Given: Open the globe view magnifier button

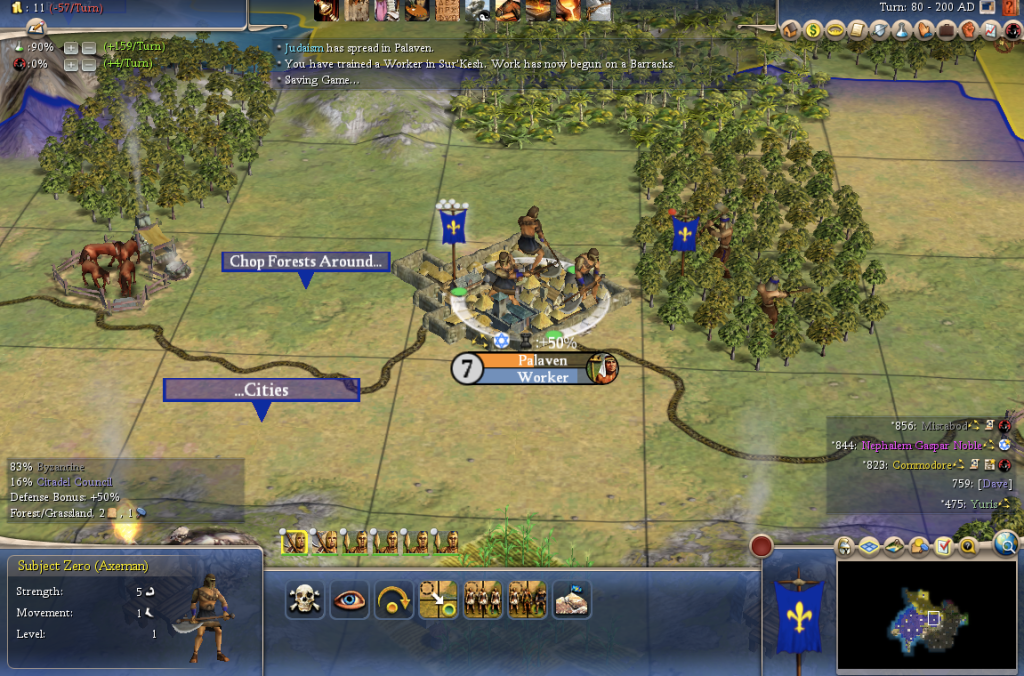Looking at the screenshot, I should coord(1005,543).
